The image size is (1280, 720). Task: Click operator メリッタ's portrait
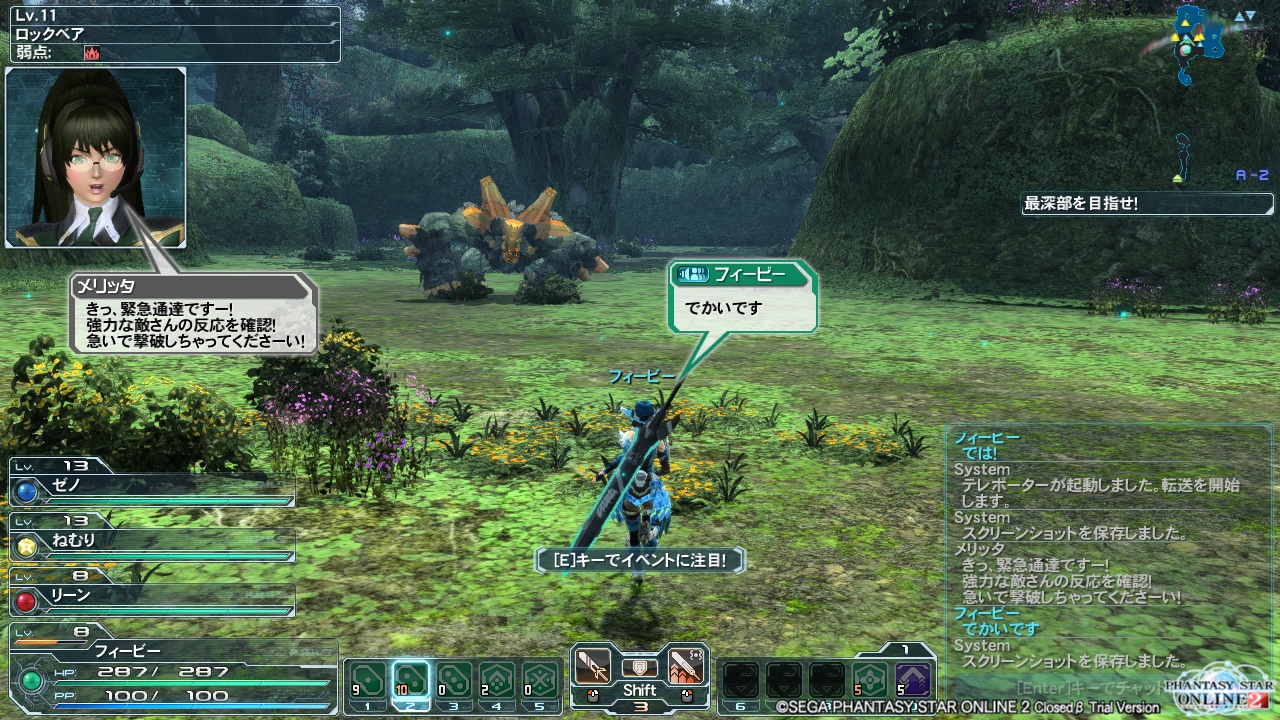click(96, 157)
